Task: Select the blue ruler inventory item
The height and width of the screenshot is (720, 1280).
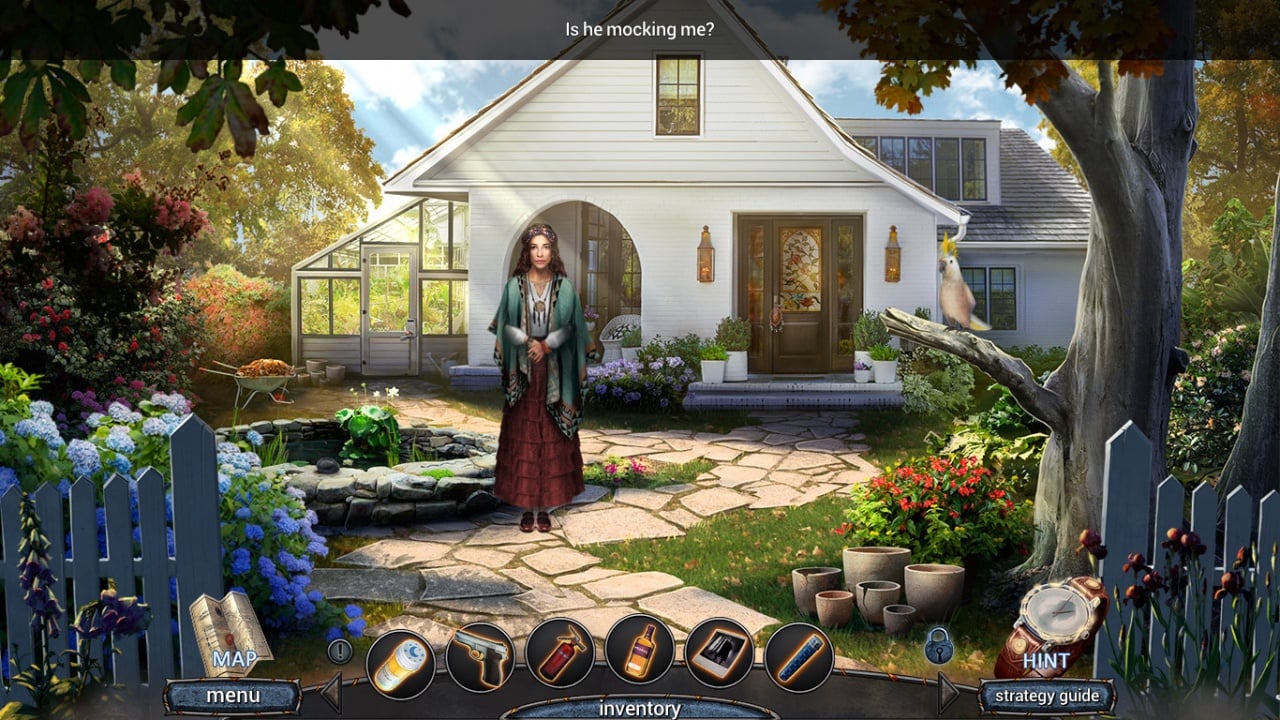Action: [x=799, y=657]
